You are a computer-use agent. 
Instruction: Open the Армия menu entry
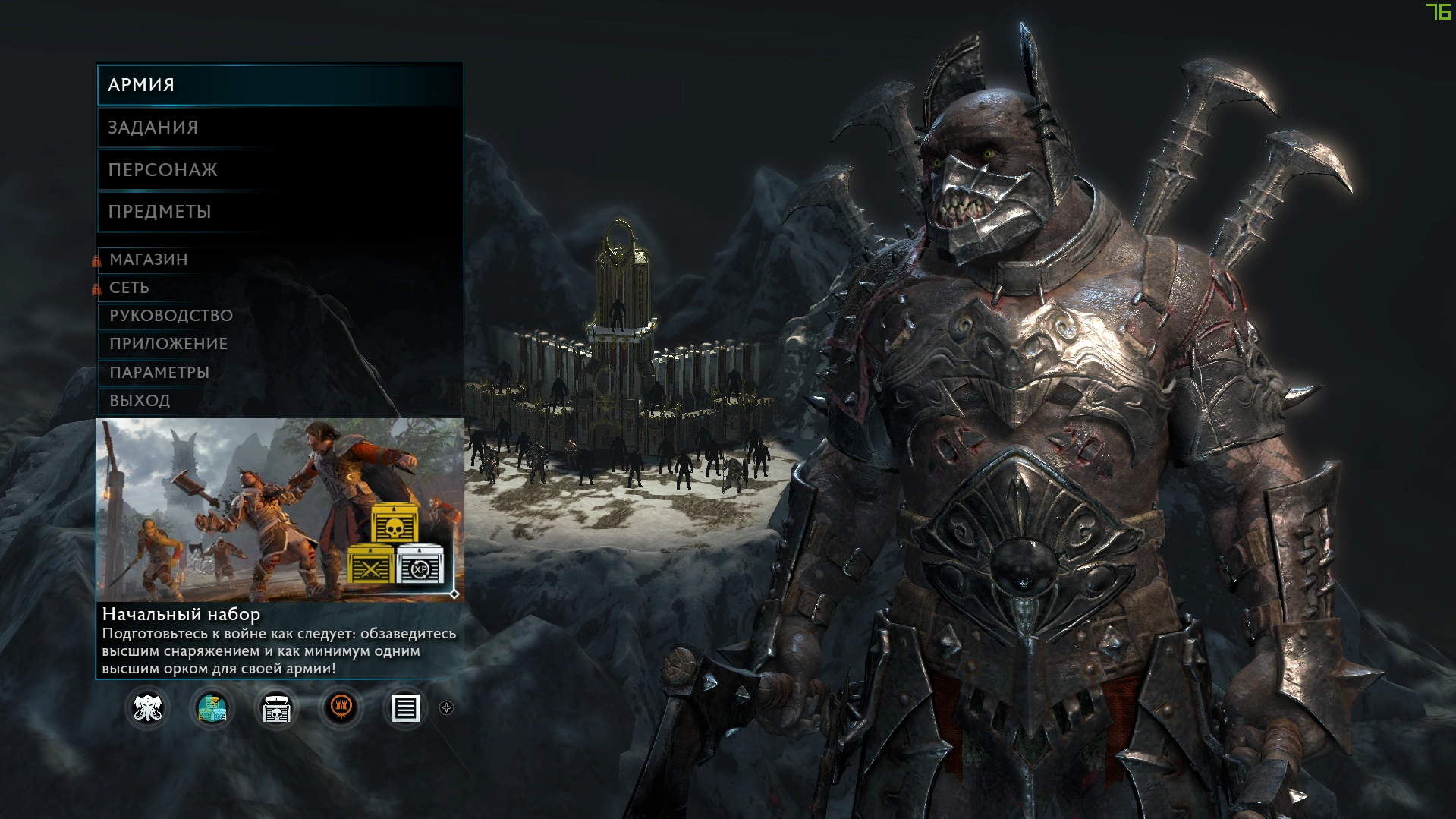279,85
